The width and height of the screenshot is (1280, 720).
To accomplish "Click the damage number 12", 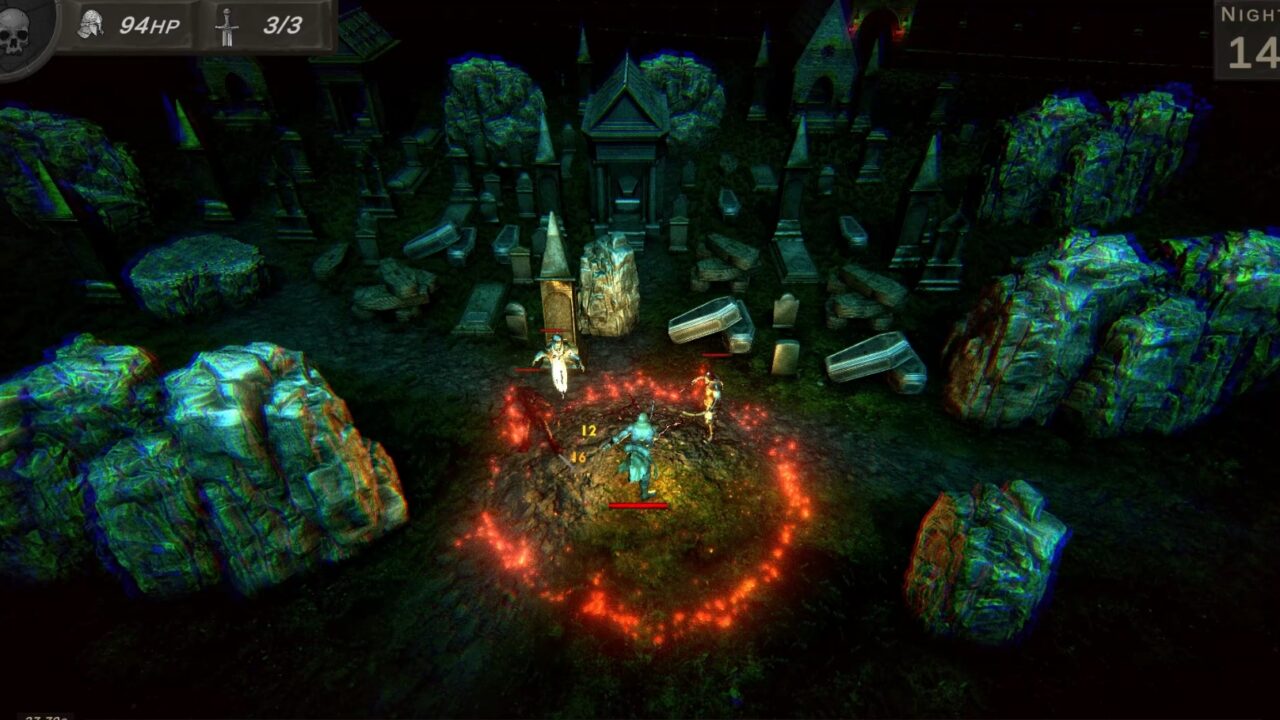I will [x=587, y=430].
